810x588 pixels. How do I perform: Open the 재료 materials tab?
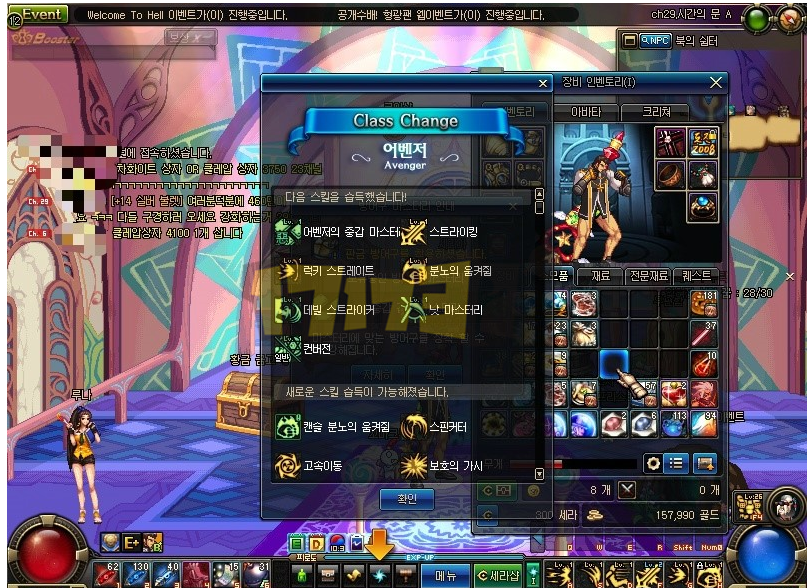click(x=600, y=275)
